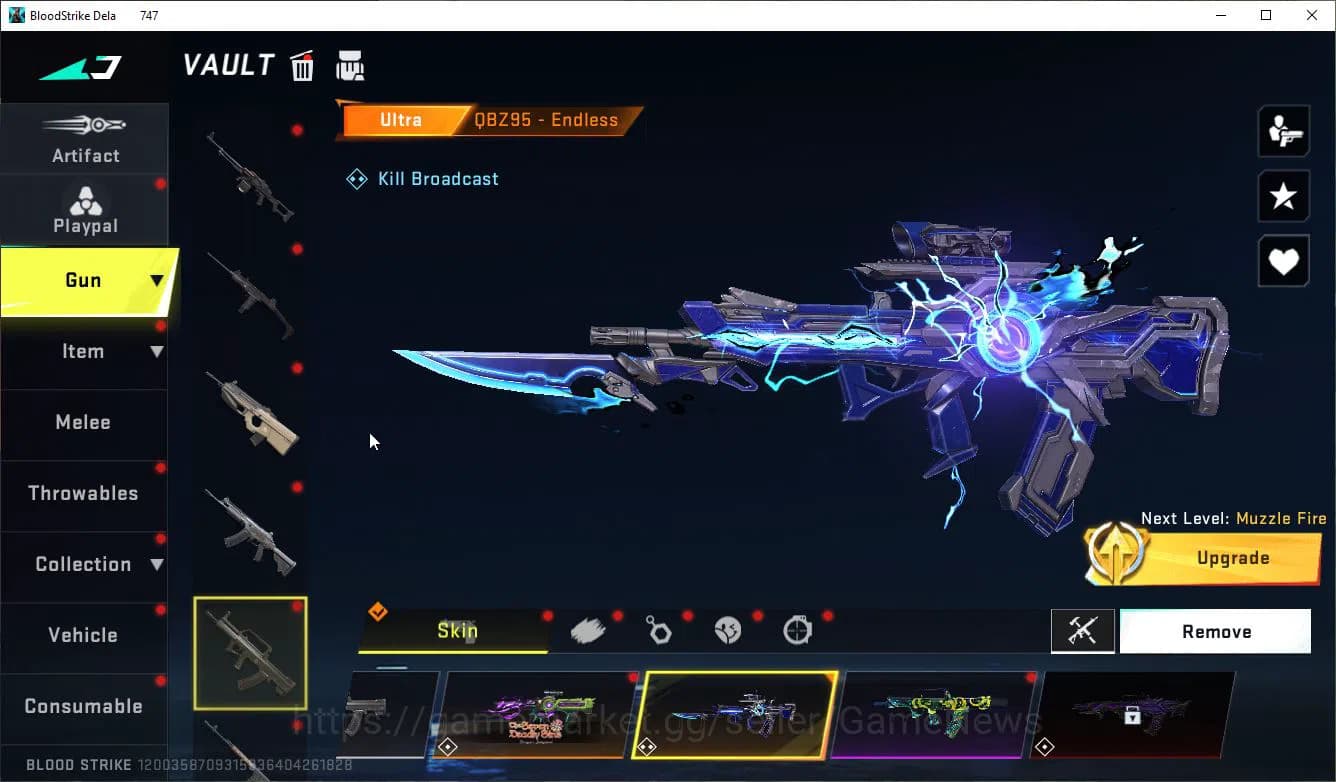Click the crossed-guns inspect icon near Remove
This screenshot has width=1336, height=782.
tap(1083, 631)
